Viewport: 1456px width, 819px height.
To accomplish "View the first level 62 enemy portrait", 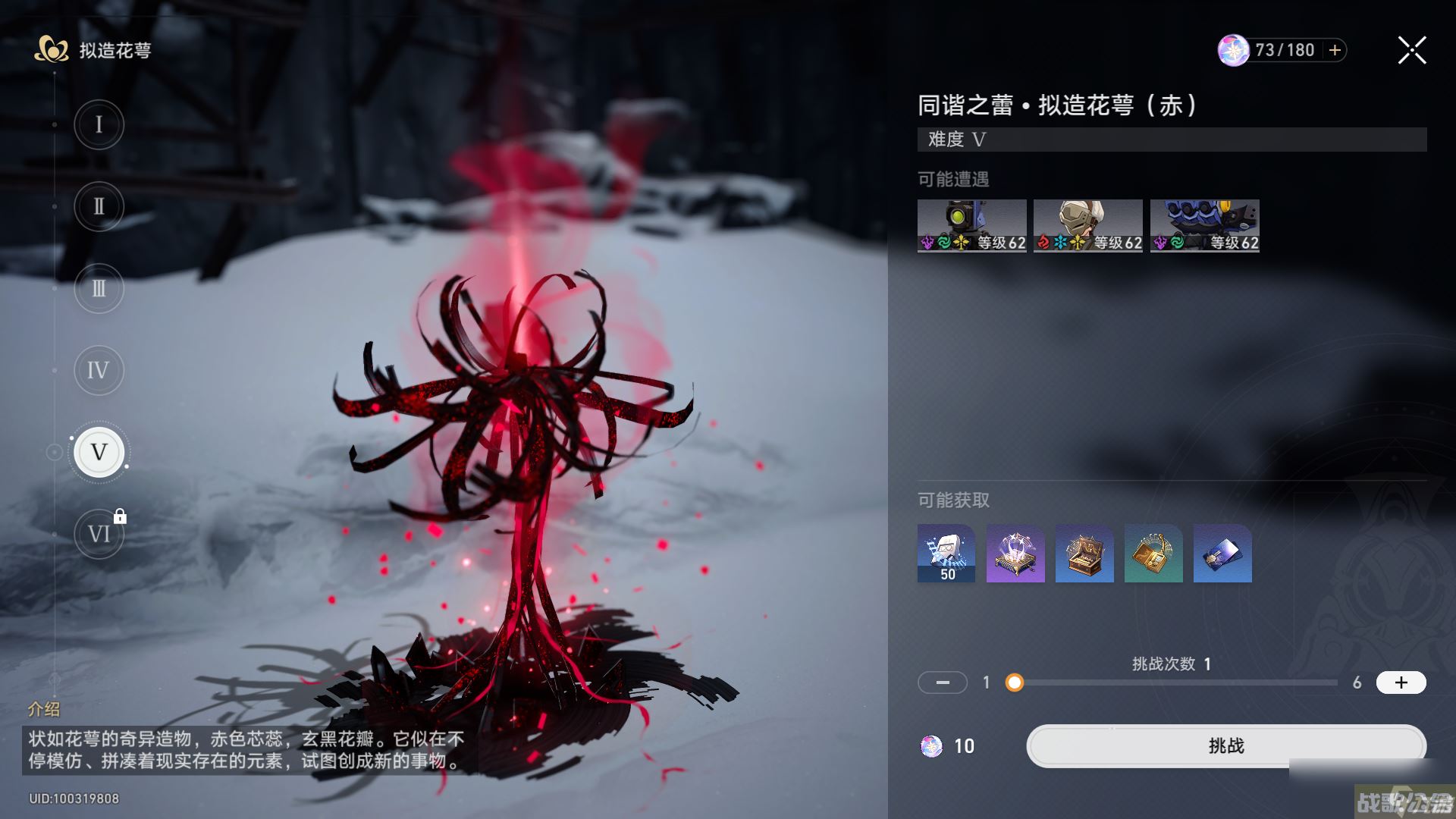I will tap(972, 224).
